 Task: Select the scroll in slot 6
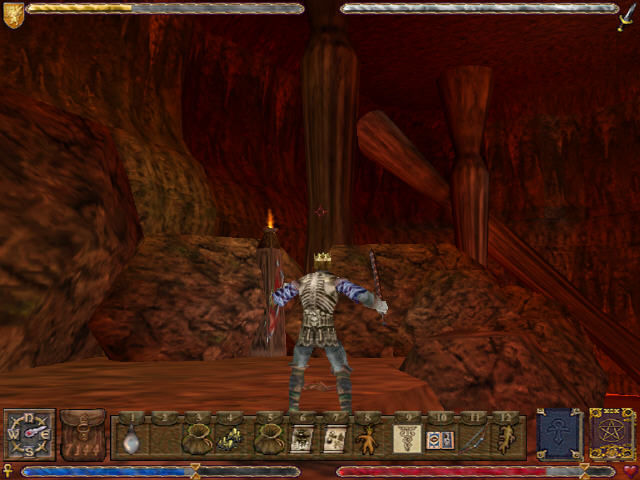click(x=301, y=439)
